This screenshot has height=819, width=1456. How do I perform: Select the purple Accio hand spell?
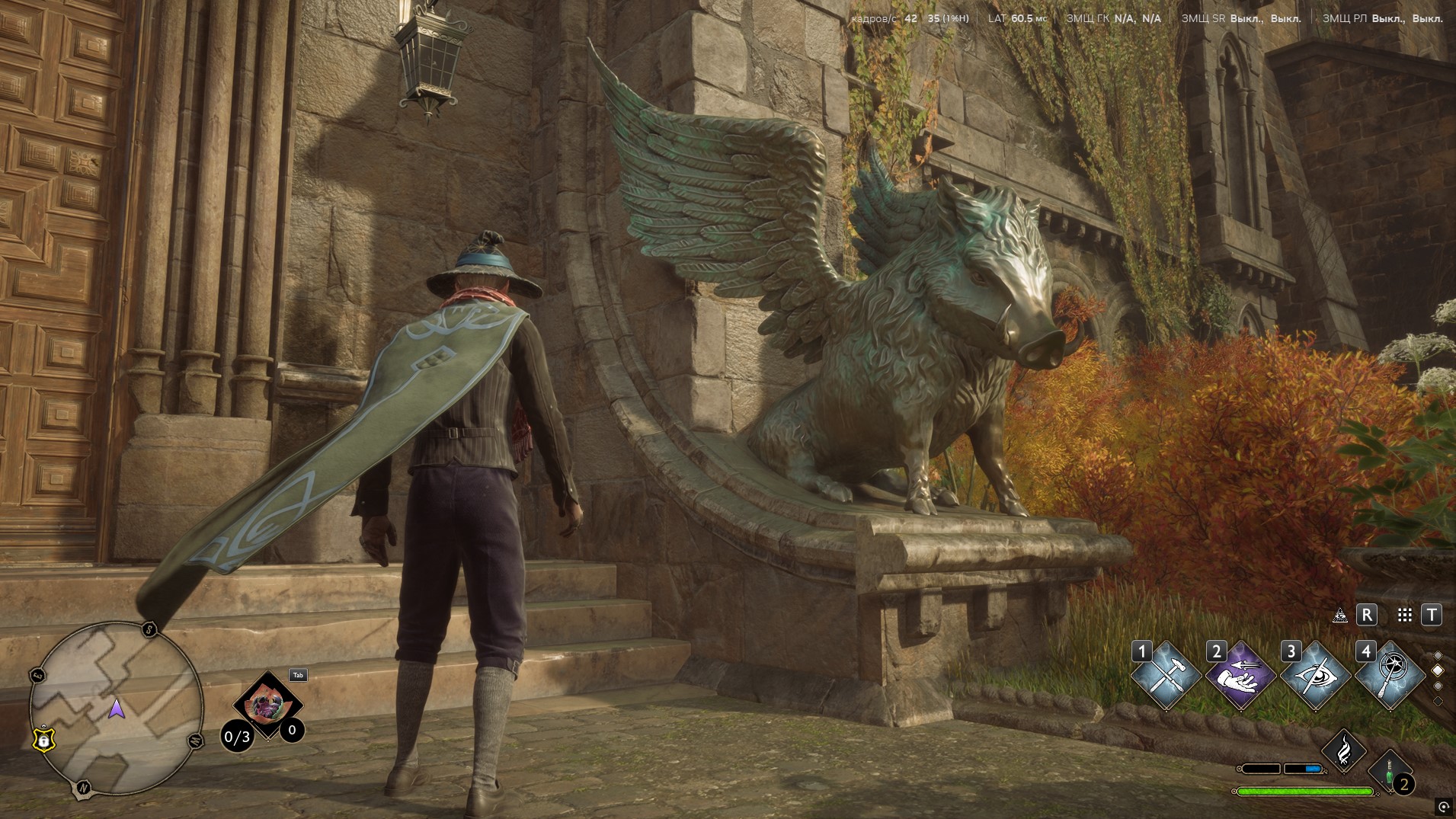click(x=1240, y=676)
